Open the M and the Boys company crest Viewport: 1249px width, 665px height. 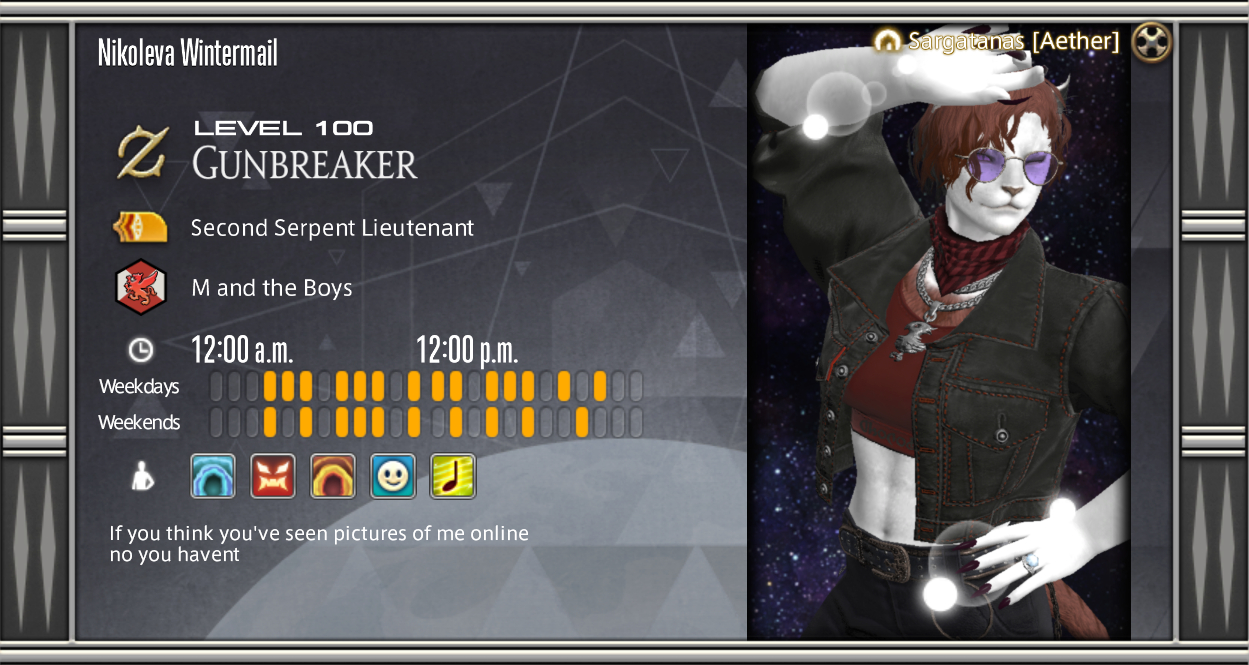(x=140, y=288)
